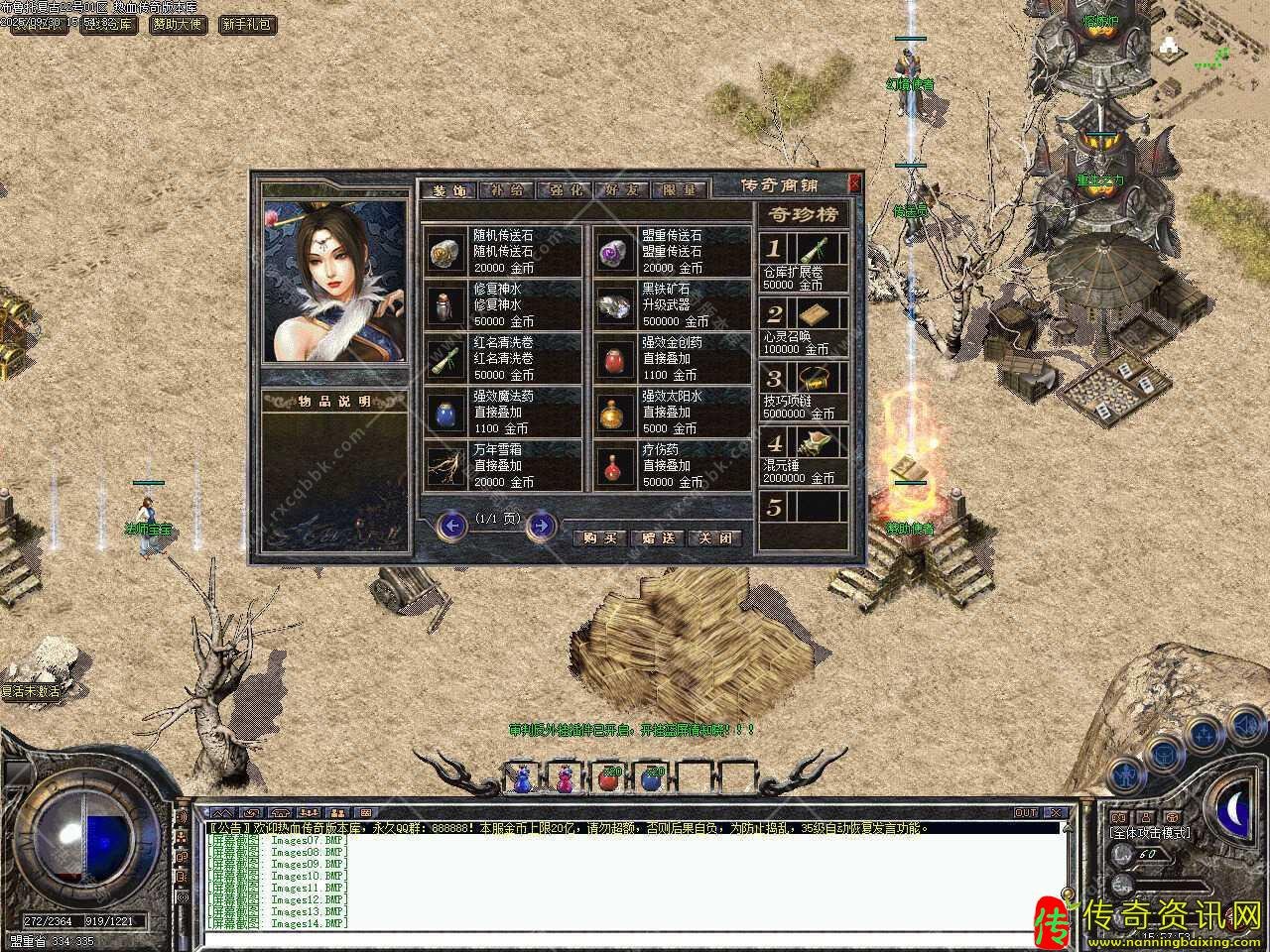
Task: Pick the 强效太阳水 potion listing
Action: [x=671, y=413]
